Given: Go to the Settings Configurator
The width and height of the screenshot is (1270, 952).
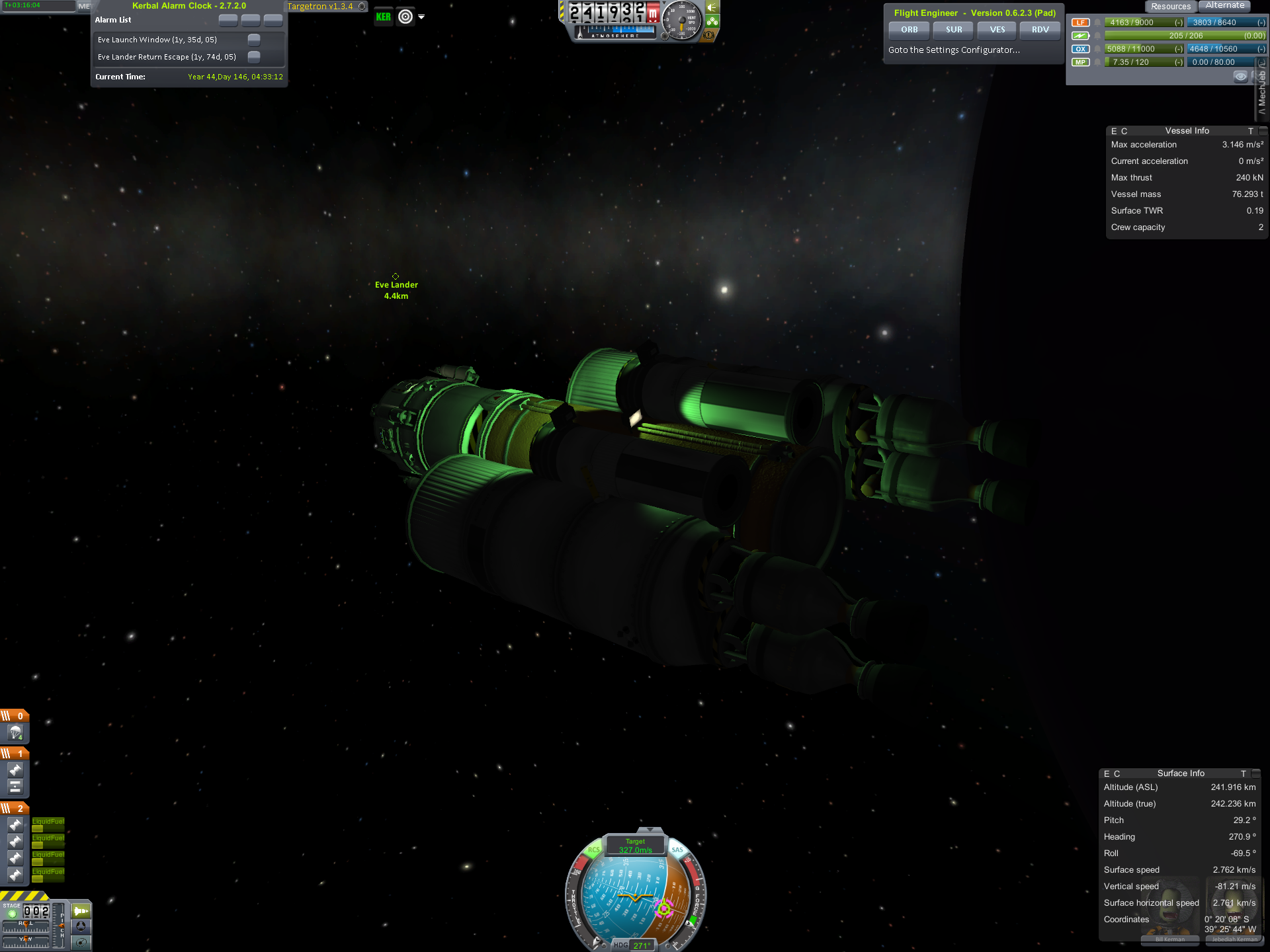Looking at the screenshot, I should coord(954,50).
